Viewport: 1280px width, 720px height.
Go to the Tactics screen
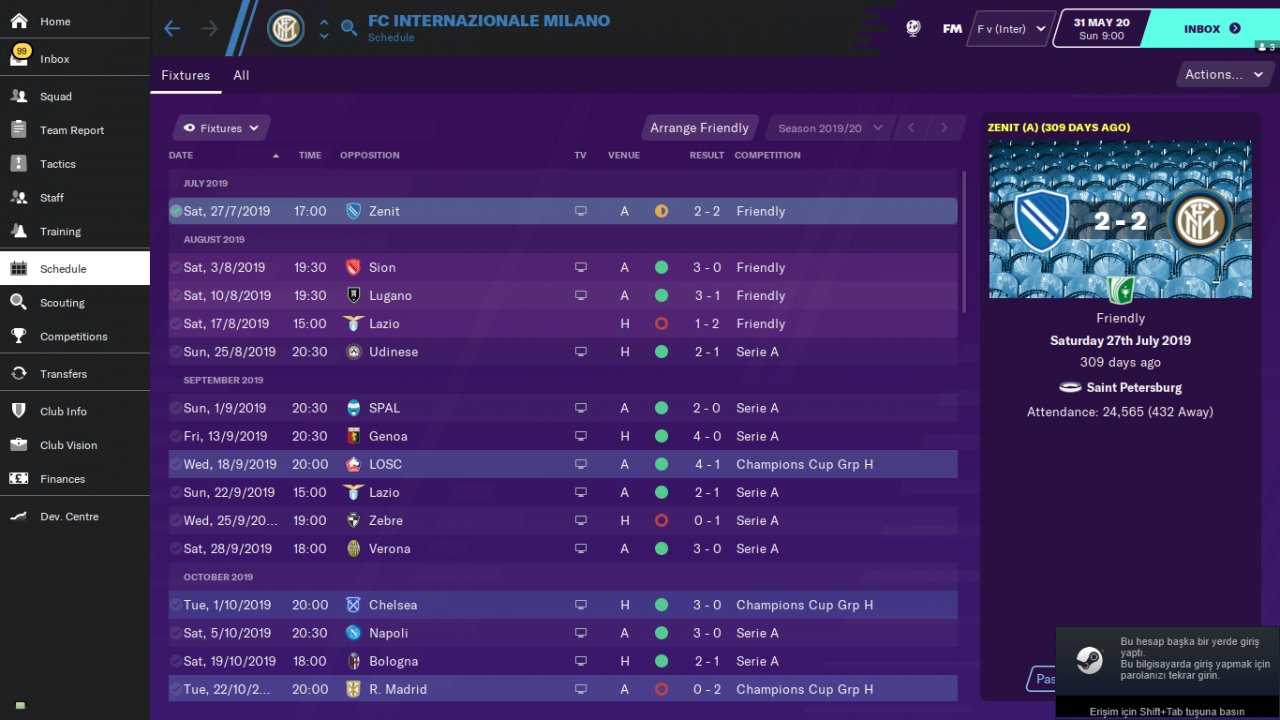(58, 164)
